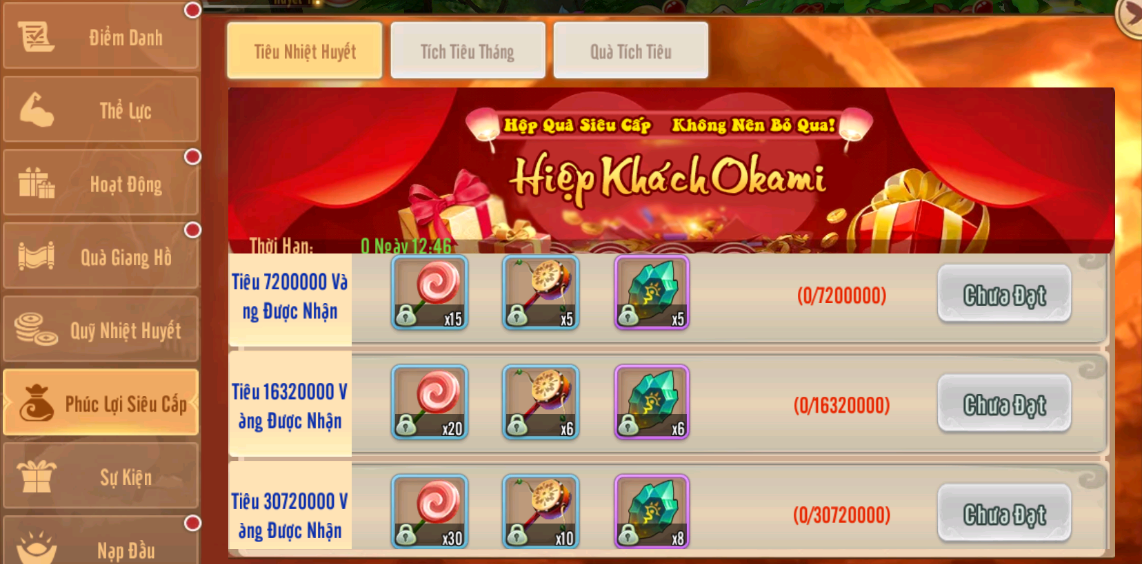1142x564 pixels.
Task: View the x10 drum item reward
Action: [540, 512]
